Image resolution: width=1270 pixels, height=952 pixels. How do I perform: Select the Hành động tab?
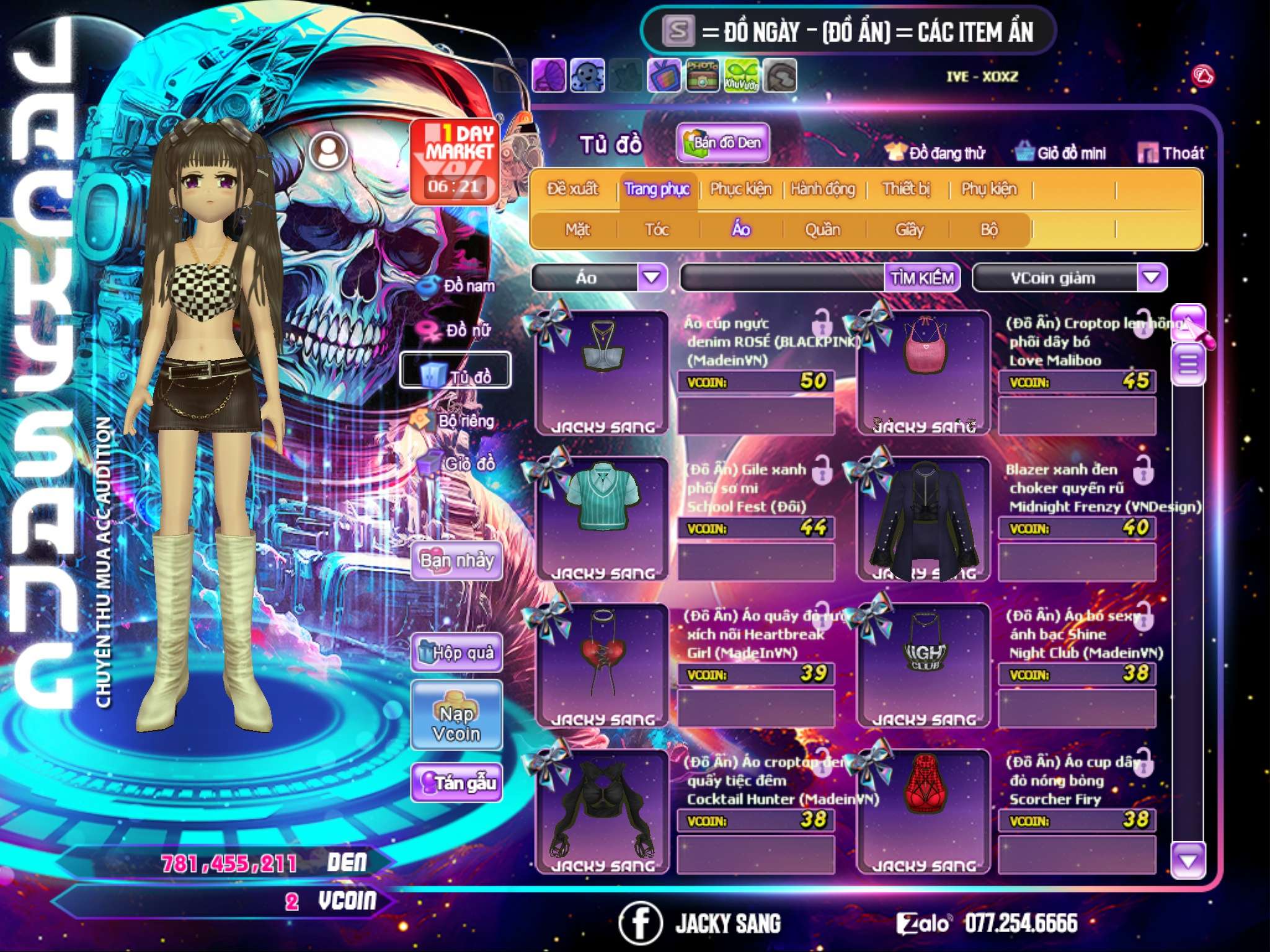point(822,189)
